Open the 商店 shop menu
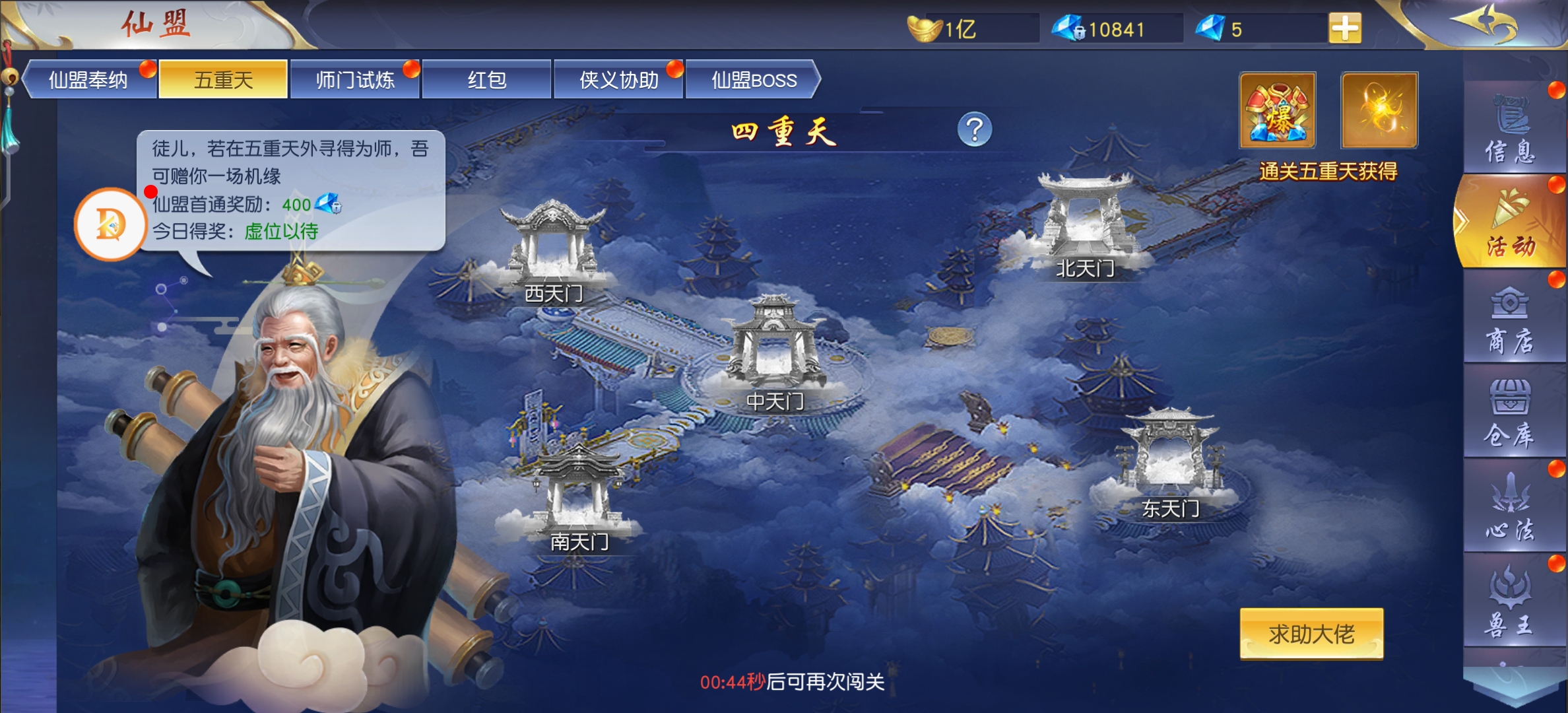The height and width of the screenshot is (713, 1568). [1511, 320]
